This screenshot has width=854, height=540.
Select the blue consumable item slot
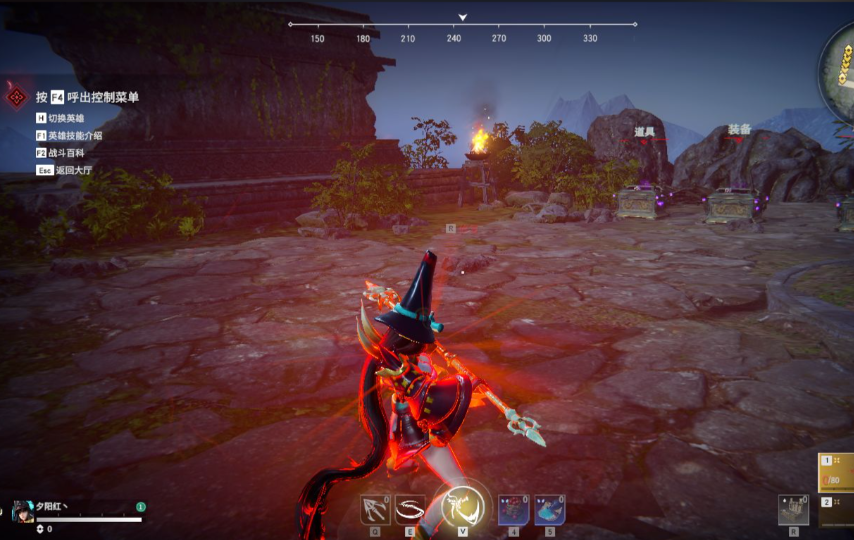549,510
